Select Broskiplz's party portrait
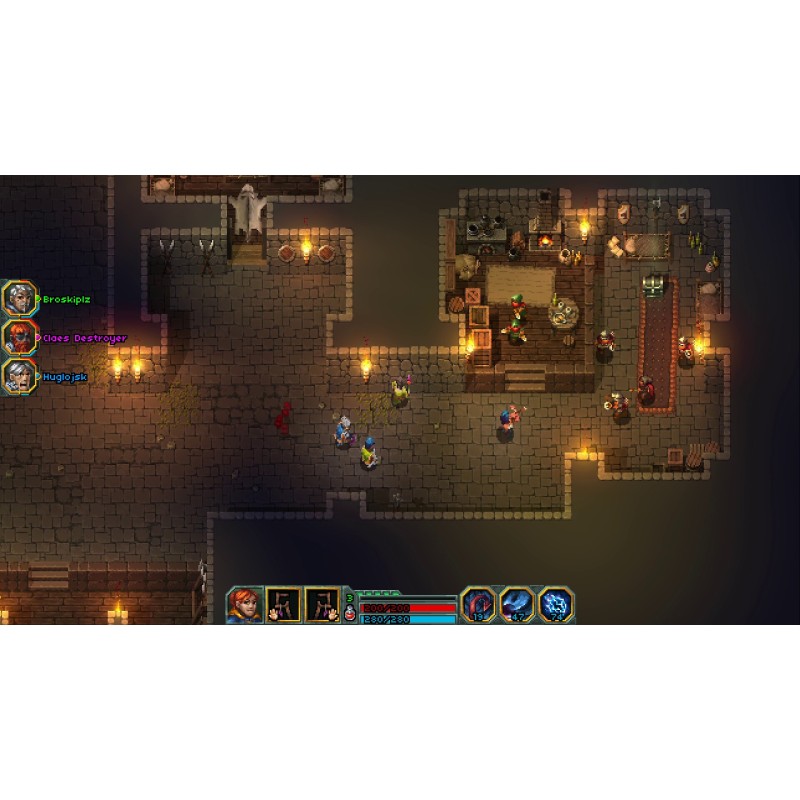Image resolution: width=800 pixels, height=800 pixels. pos(18,298)
